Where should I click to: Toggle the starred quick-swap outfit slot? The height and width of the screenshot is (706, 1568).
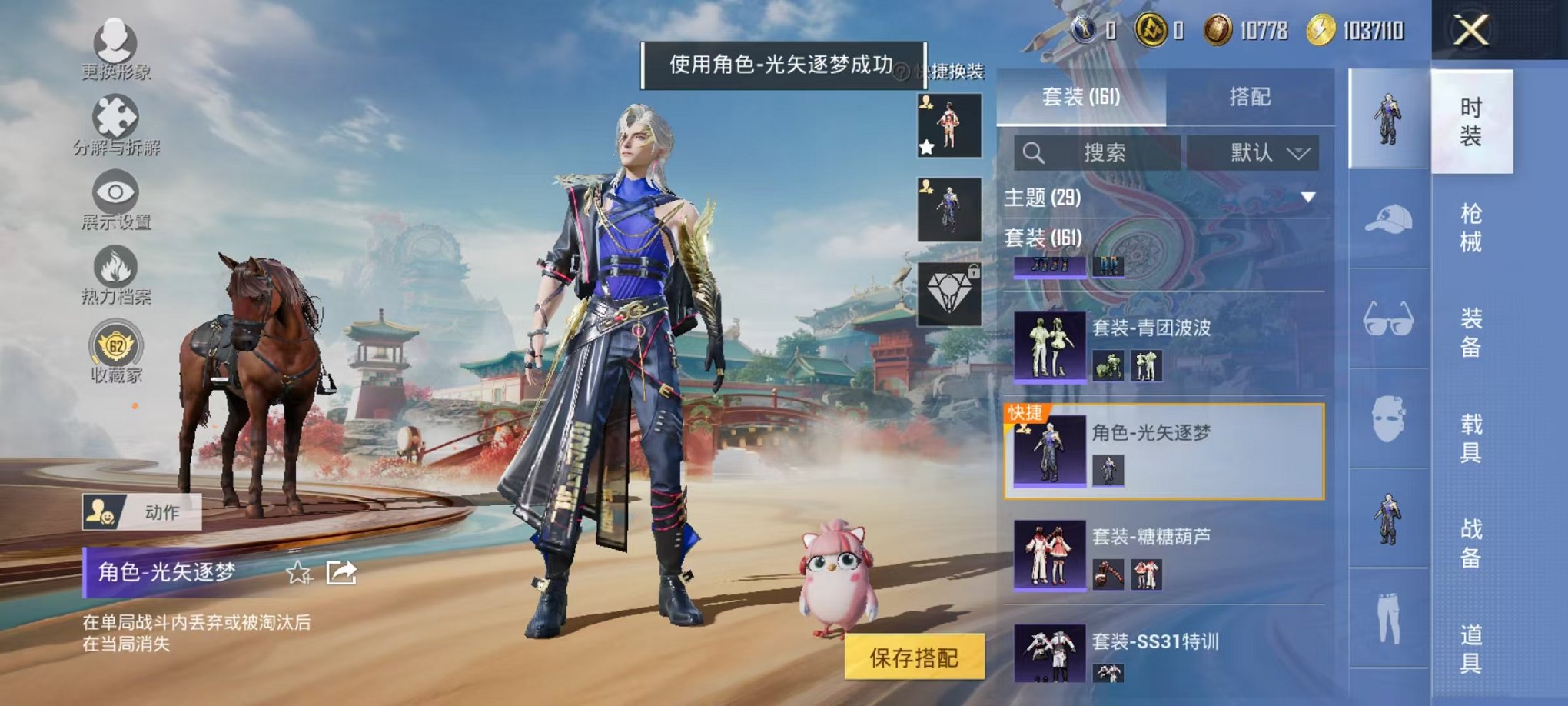point(949,123)
